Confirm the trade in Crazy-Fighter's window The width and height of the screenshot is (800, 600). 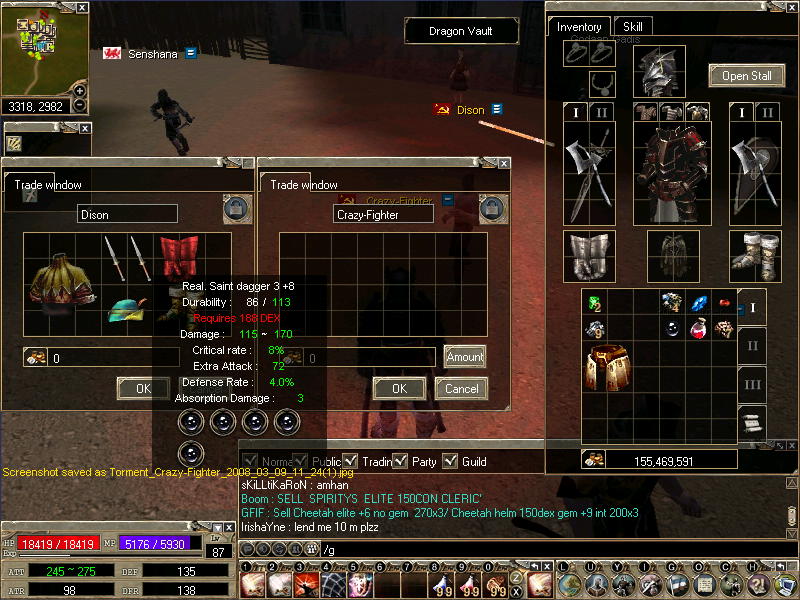click(x=399, y=388)
